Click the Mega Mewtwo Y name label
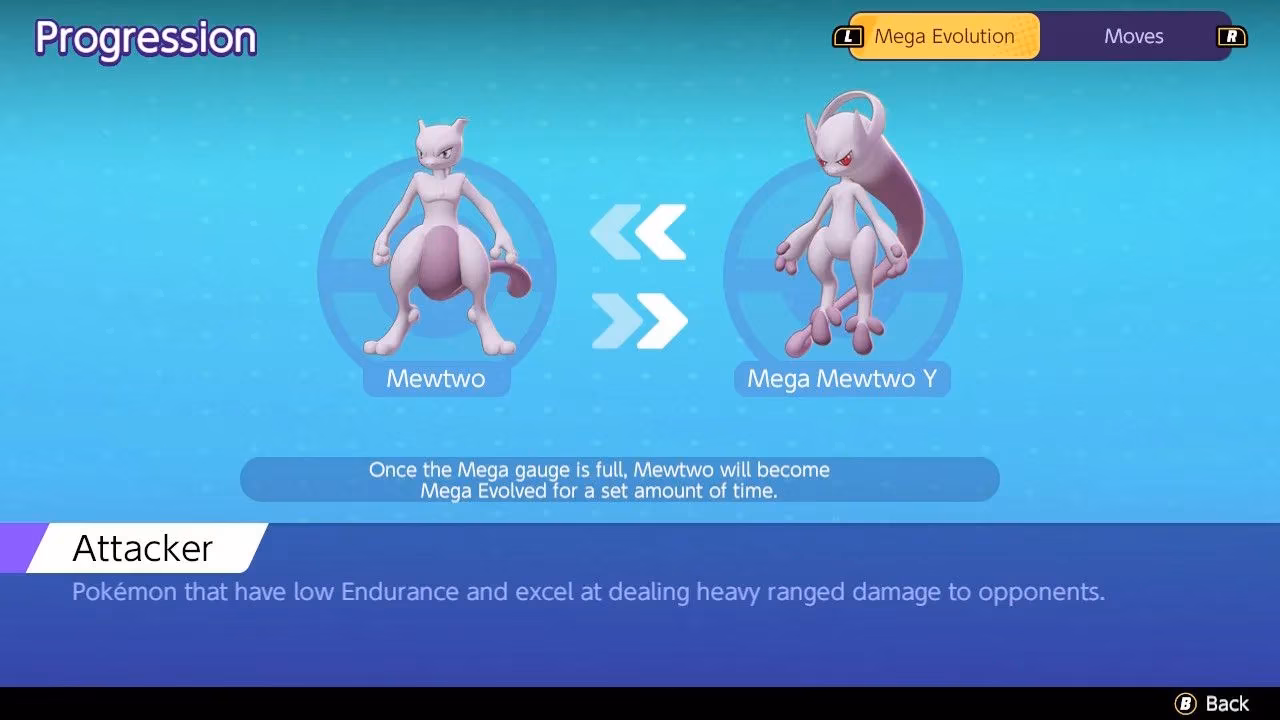The height and width of the screenshot is (720, 1280). (x=843, y=379)
